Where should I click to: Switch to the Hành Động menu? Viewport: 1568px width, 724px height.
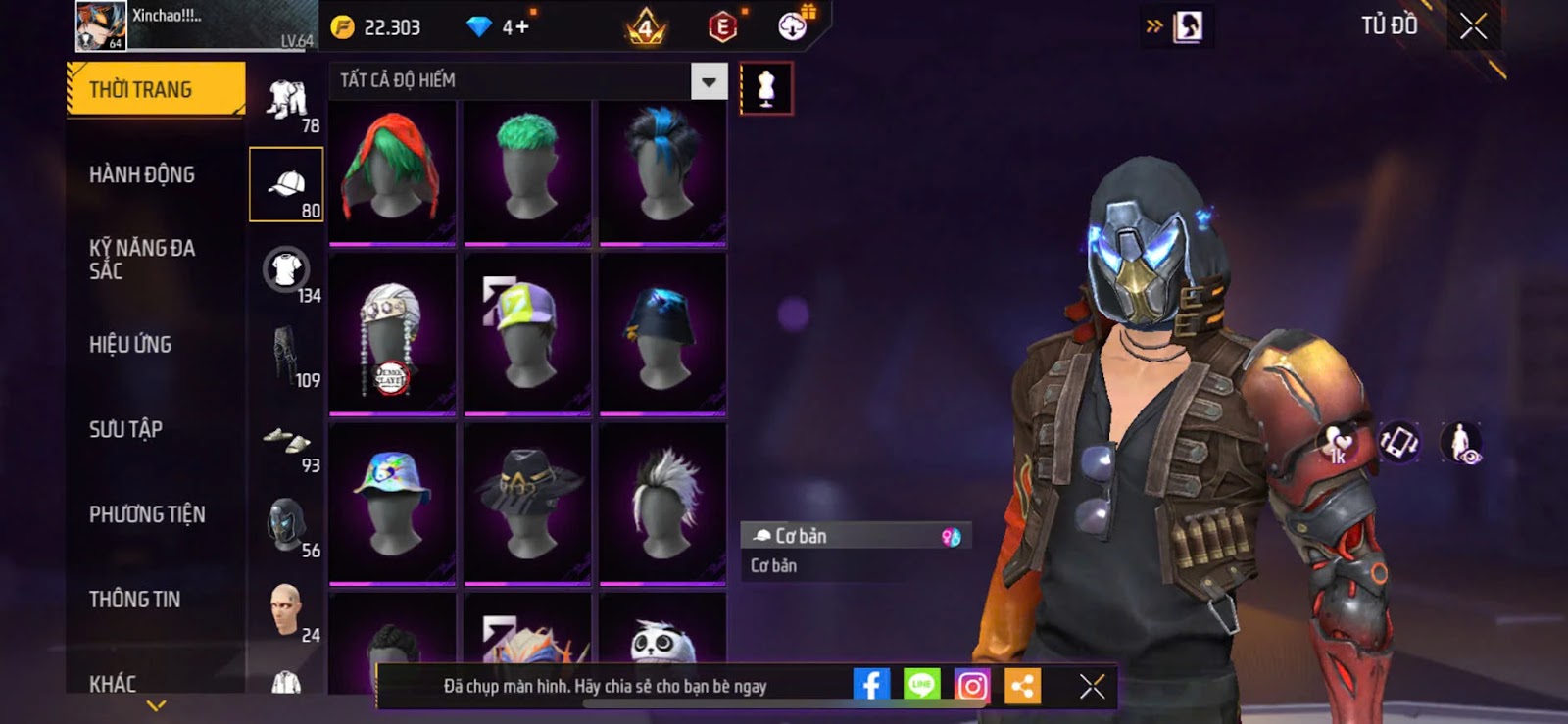point(142,175)
